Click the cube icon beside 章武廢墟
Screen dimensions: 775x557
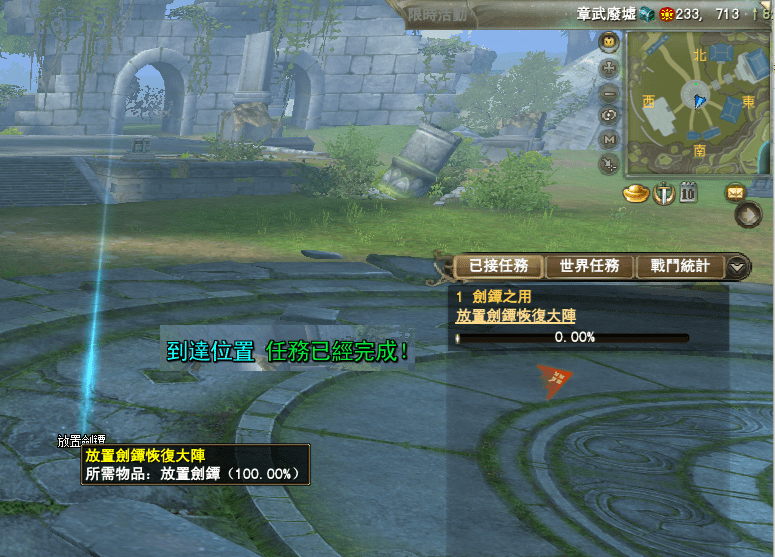[x=646, y=14]
